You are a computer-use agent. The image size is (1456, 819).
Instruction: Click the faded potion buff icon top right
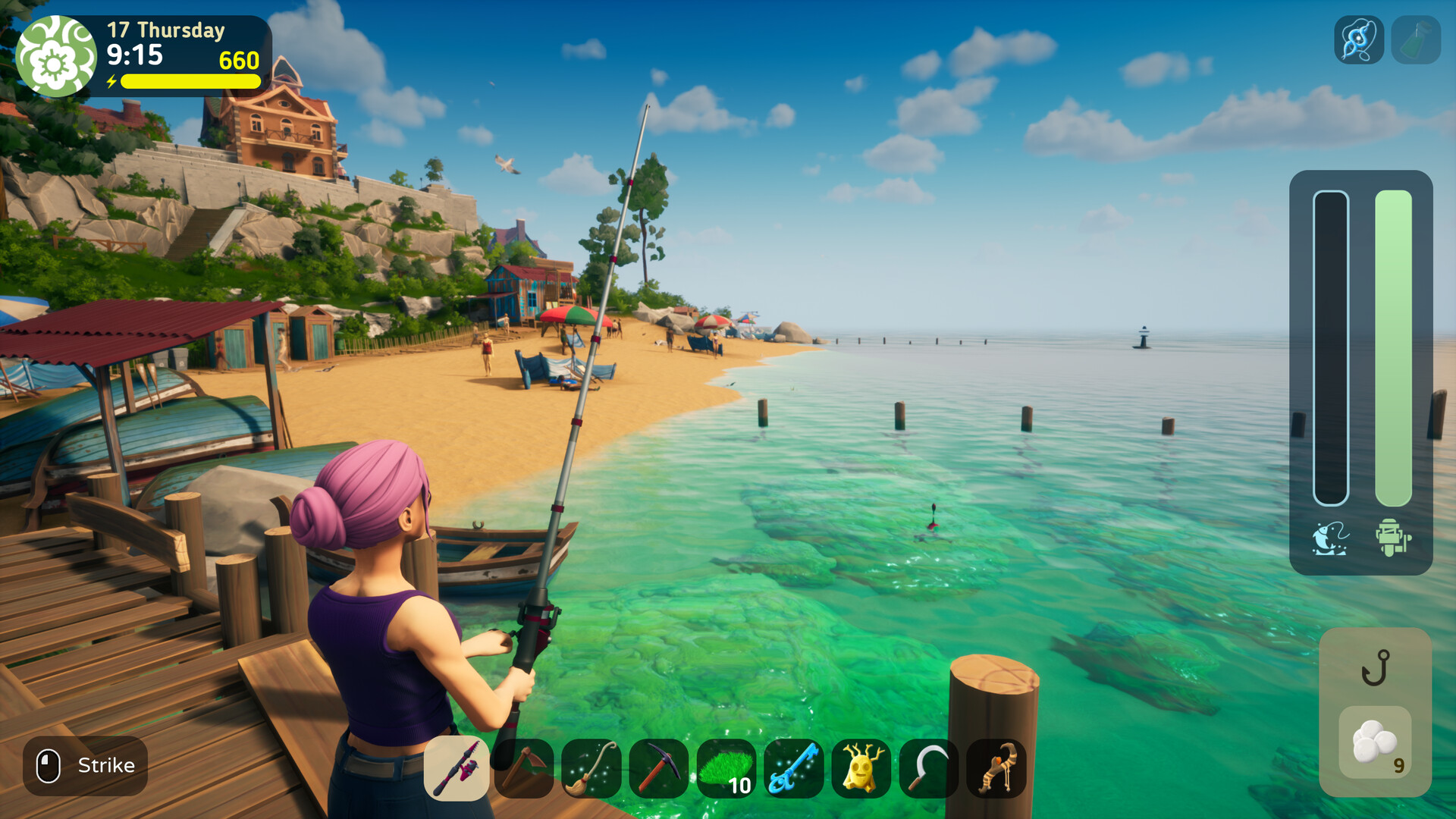coord(1420,38)
